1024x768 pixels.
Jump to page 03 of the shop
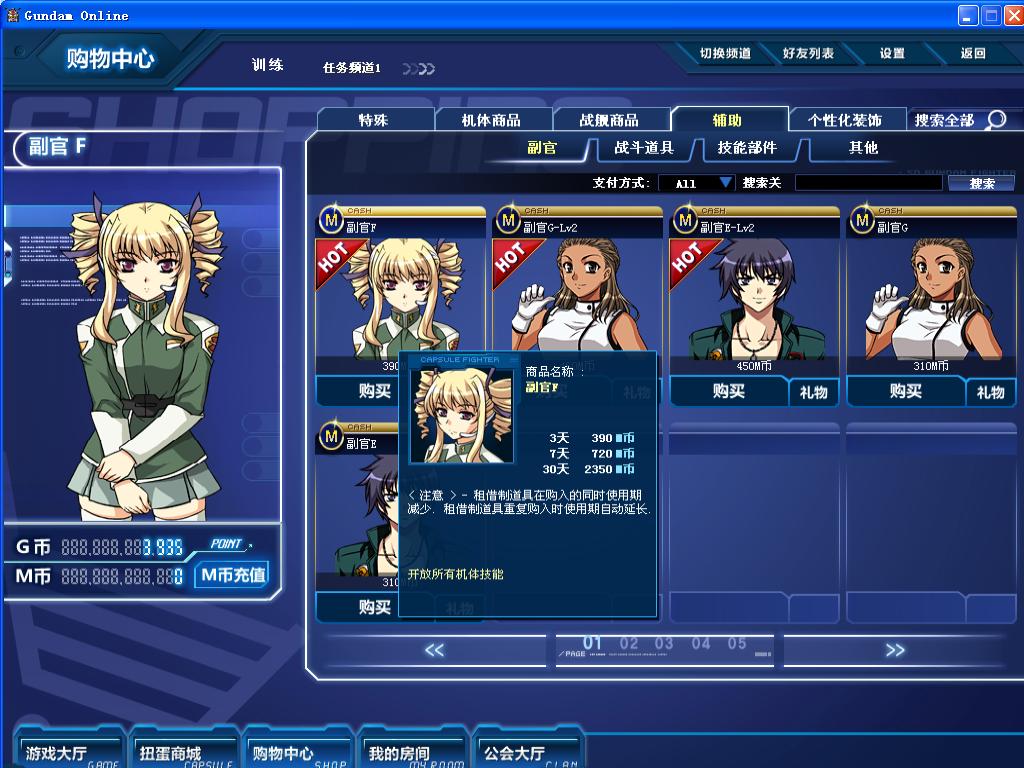click(x=664, y=644)
